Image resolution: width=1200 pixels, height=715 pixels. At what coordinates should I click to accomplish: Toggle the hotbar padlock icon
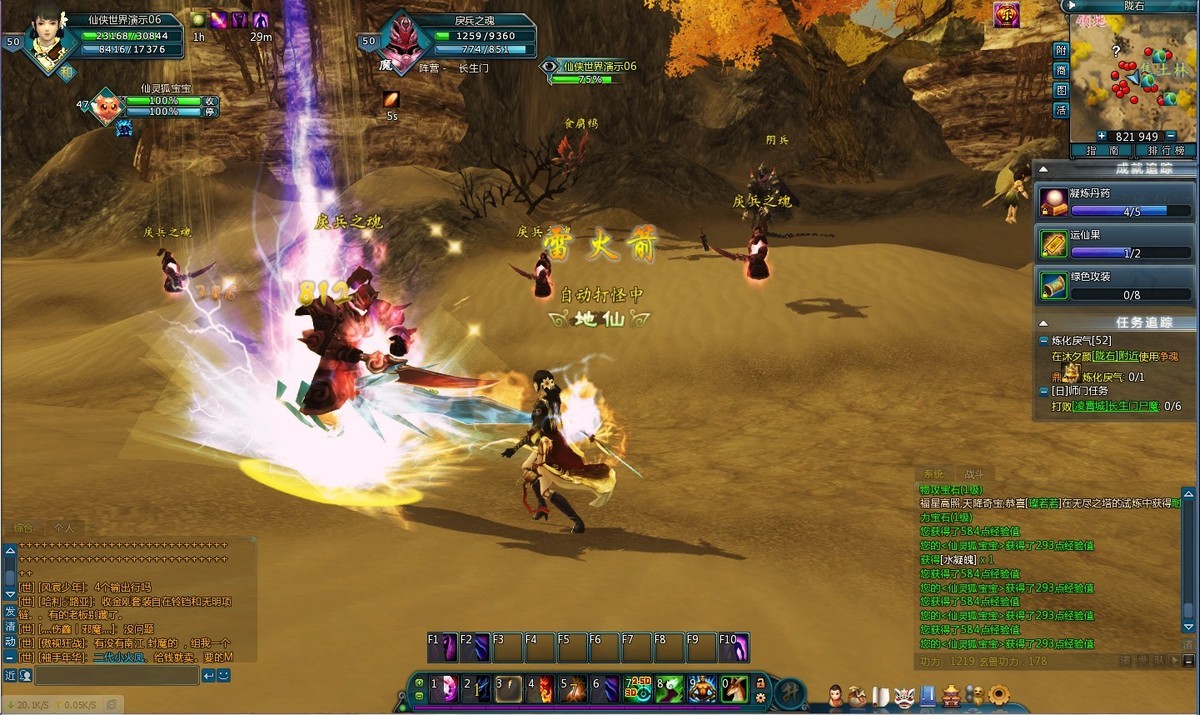coord(760,682)
